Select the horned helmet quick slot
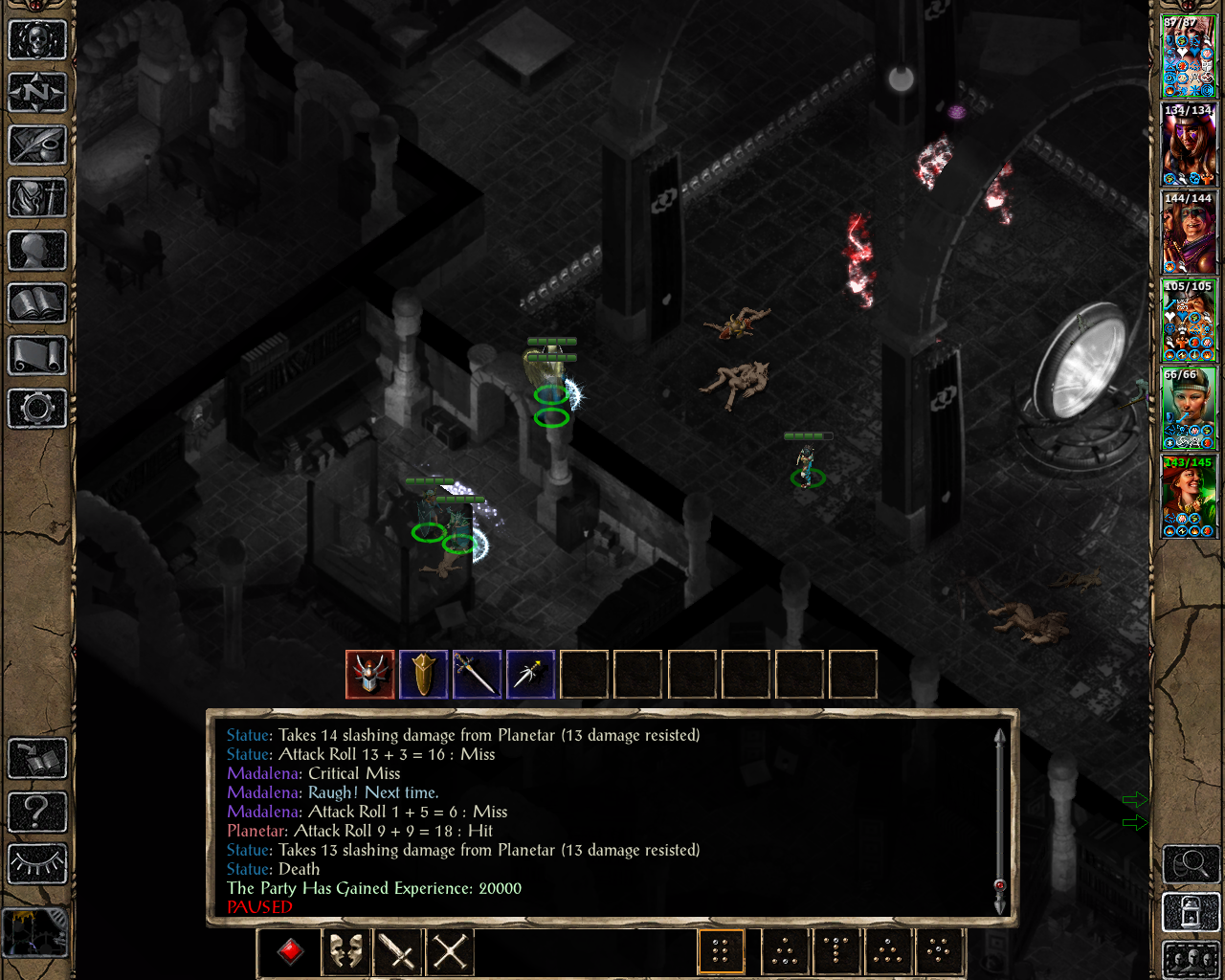Screen dimensions: 1225x980 (370, 675)
